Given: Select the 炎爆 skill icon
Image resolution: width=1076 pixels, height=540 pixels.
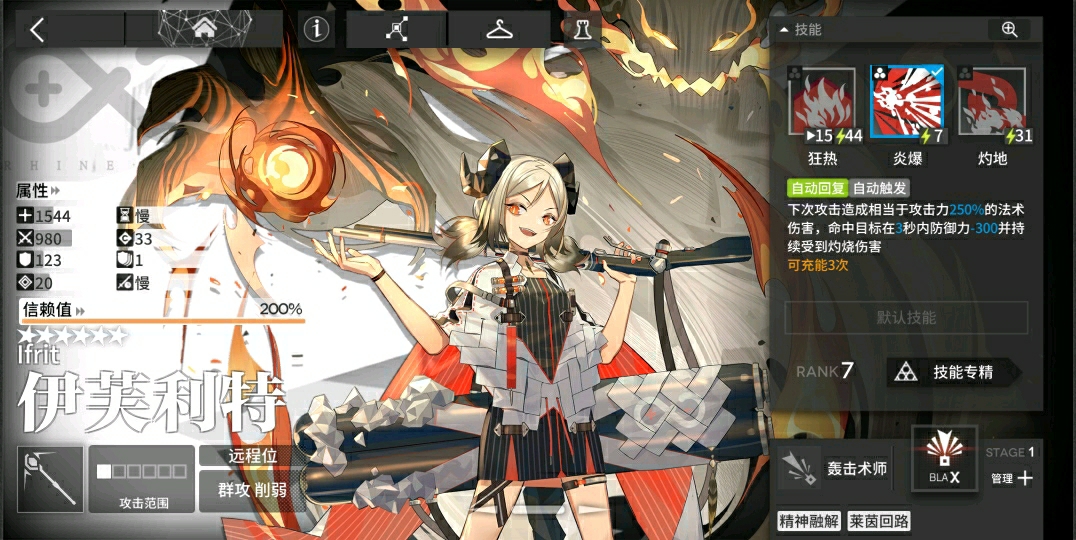Looking at the screenshot, I should click(907, 103).
